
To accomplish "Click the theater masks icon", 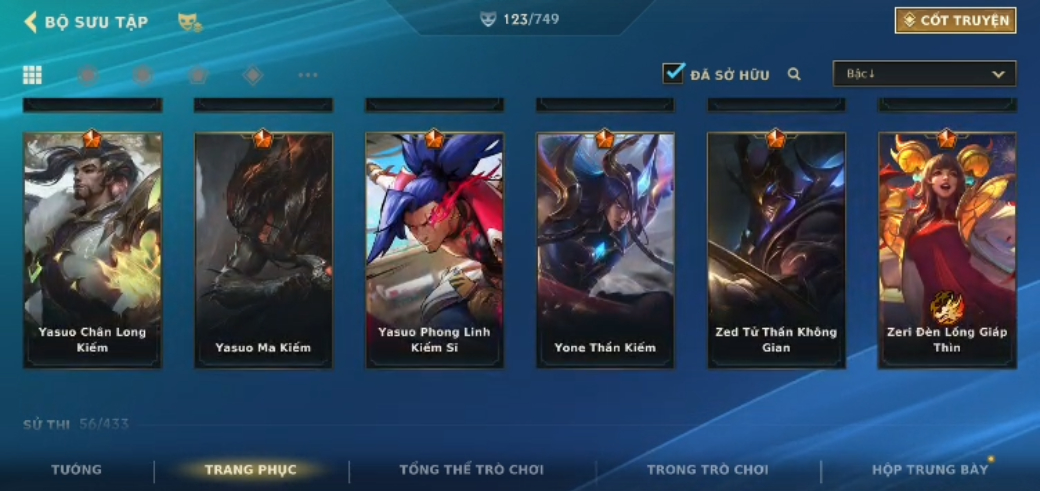I will pos(189,22).
